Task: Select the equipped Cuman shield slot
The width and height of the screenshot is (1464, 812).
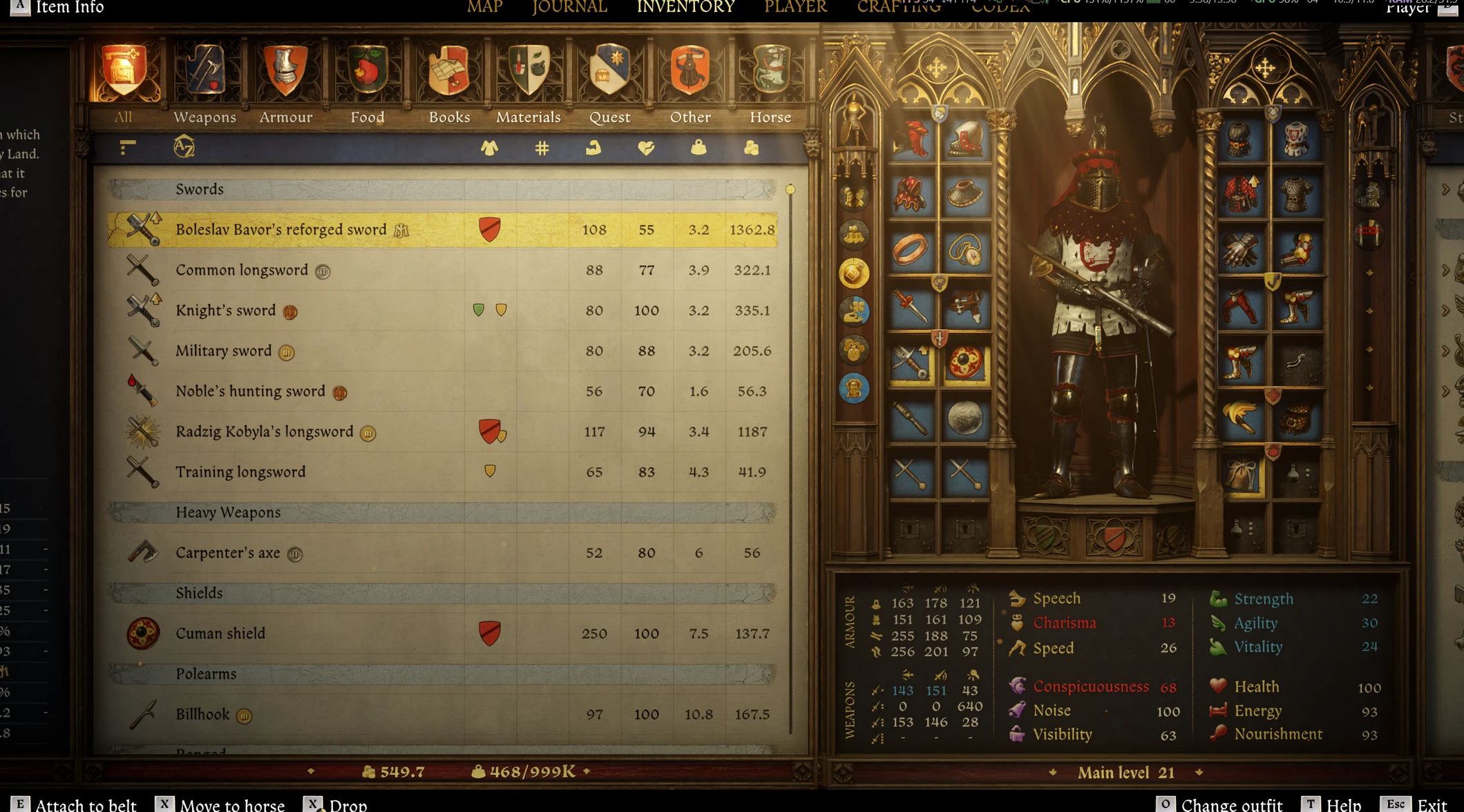Action: click(964, 363)
